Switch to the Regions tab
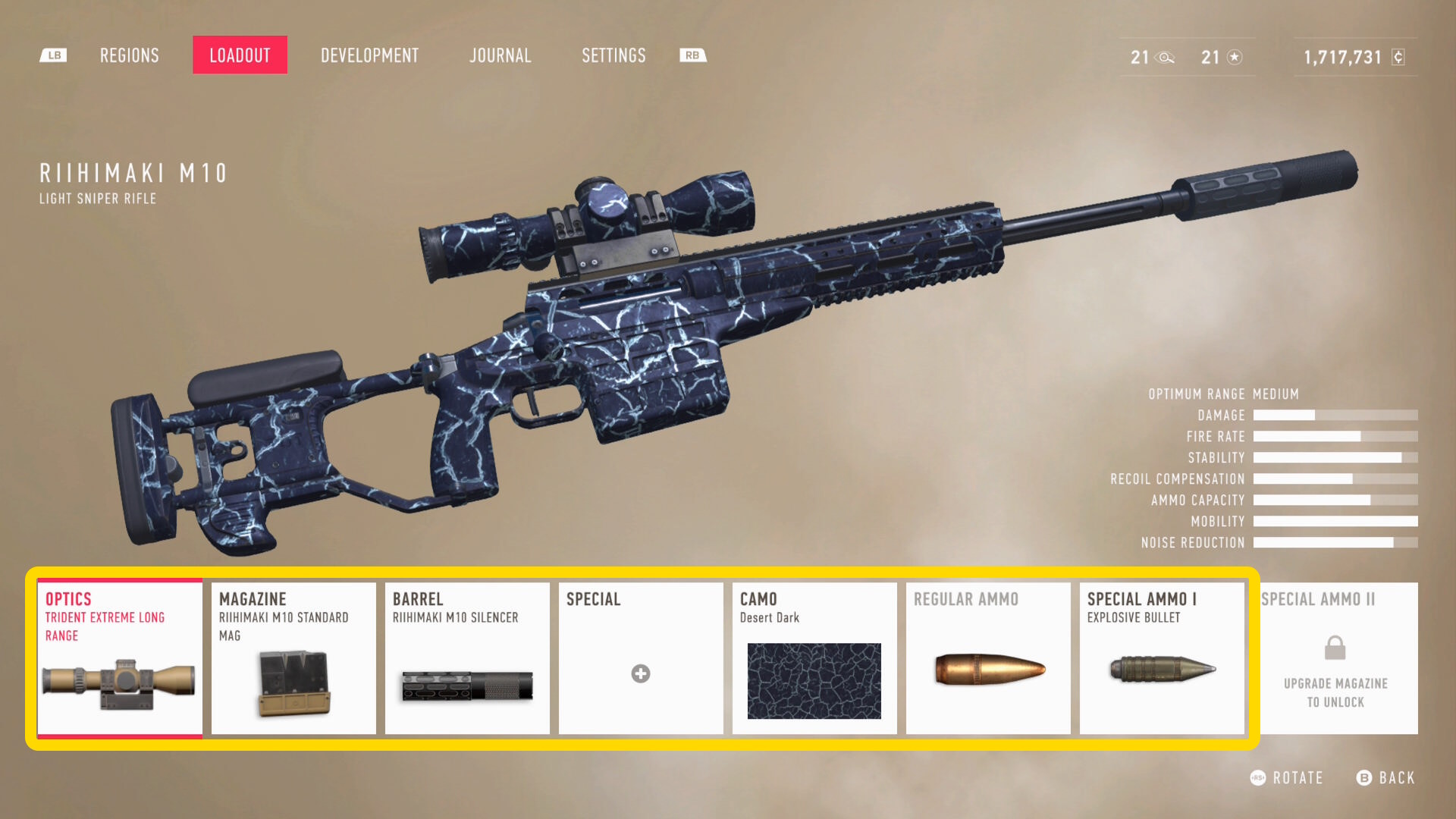The height and width of the screenshot is (819, 1456). coord(130,55)
